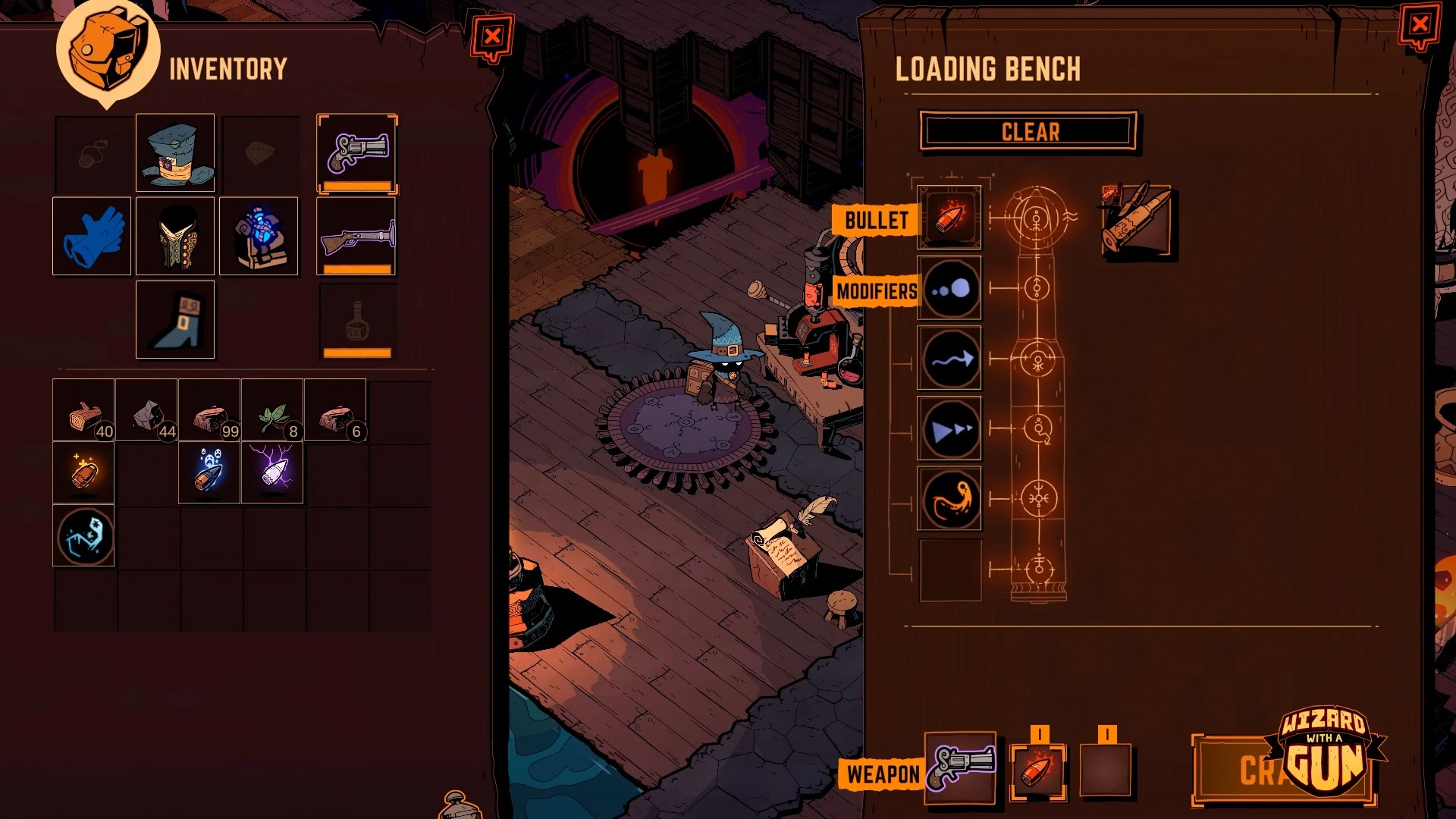Select the orange swirl modifier slot
Image resolution: width=1456 pixels, height=819 pixels.
tap(949, 499)
